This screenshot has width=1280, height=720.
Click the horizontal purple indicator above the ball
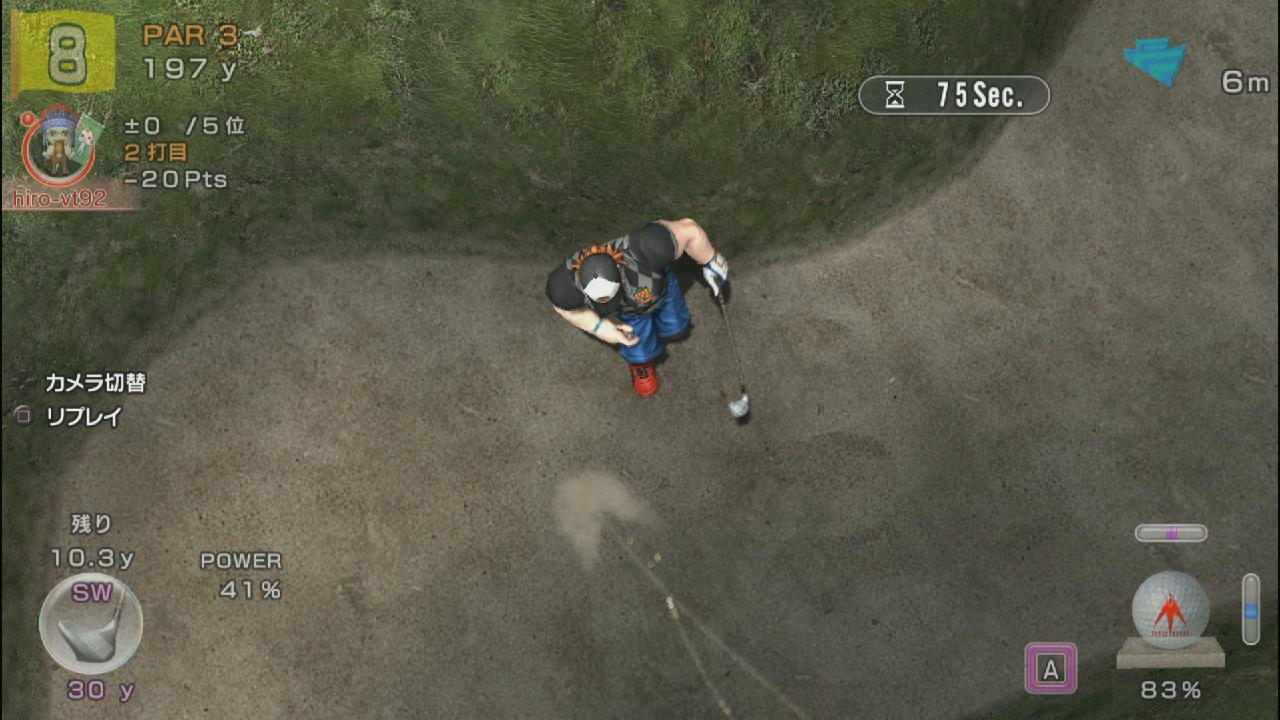[x=1170, y=533]
